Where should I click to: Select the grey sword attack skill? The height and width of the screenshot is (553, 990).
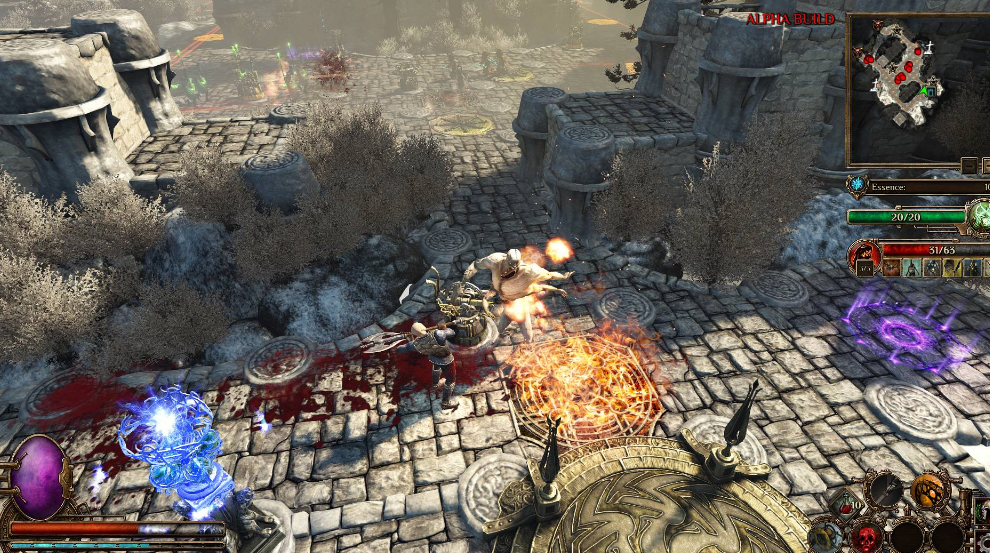point(885,489)
